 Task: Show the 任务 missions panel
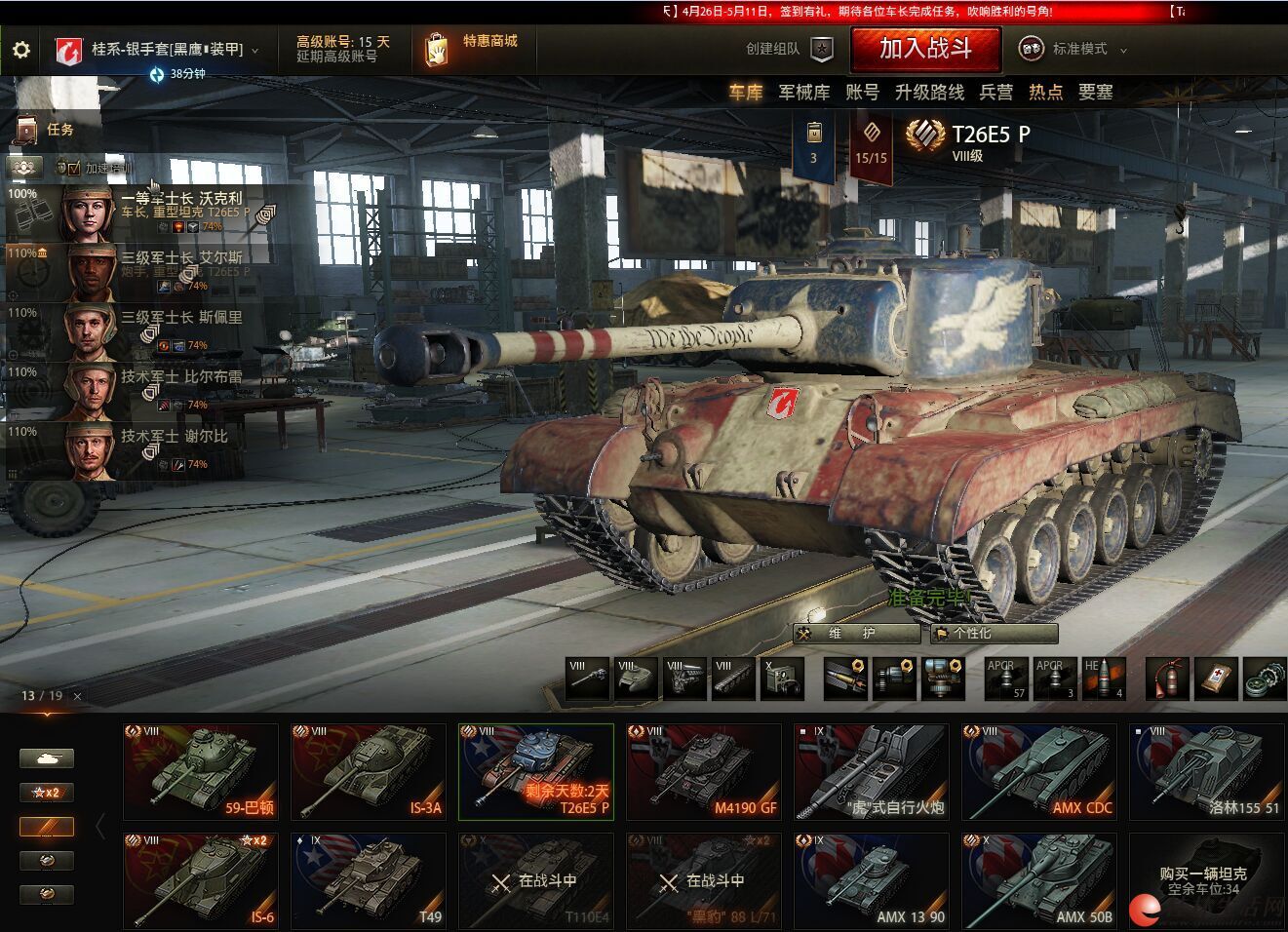[47, 129]
